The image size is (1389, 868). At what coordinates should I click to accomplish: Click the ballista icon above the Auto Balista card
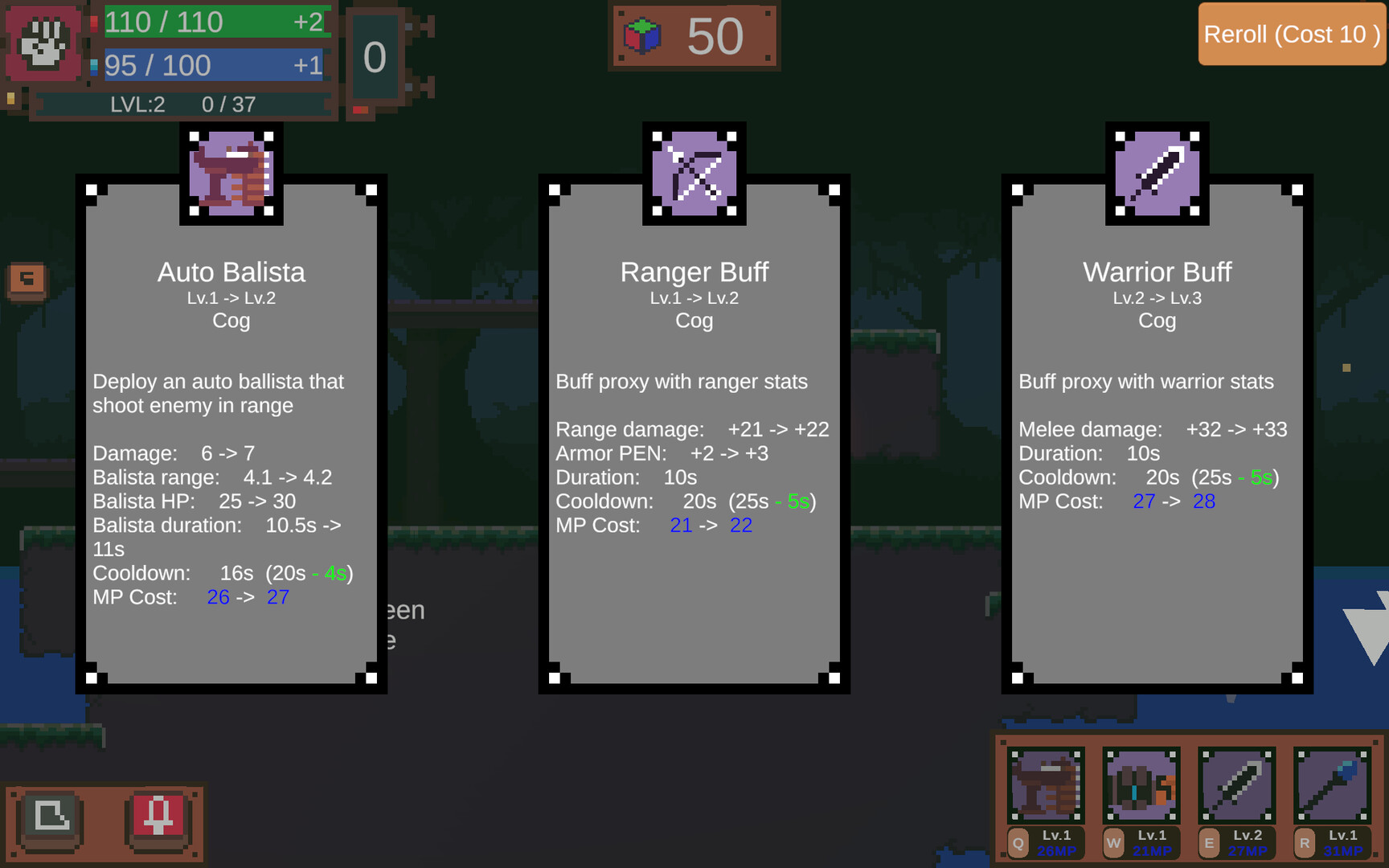click(231, 174)
